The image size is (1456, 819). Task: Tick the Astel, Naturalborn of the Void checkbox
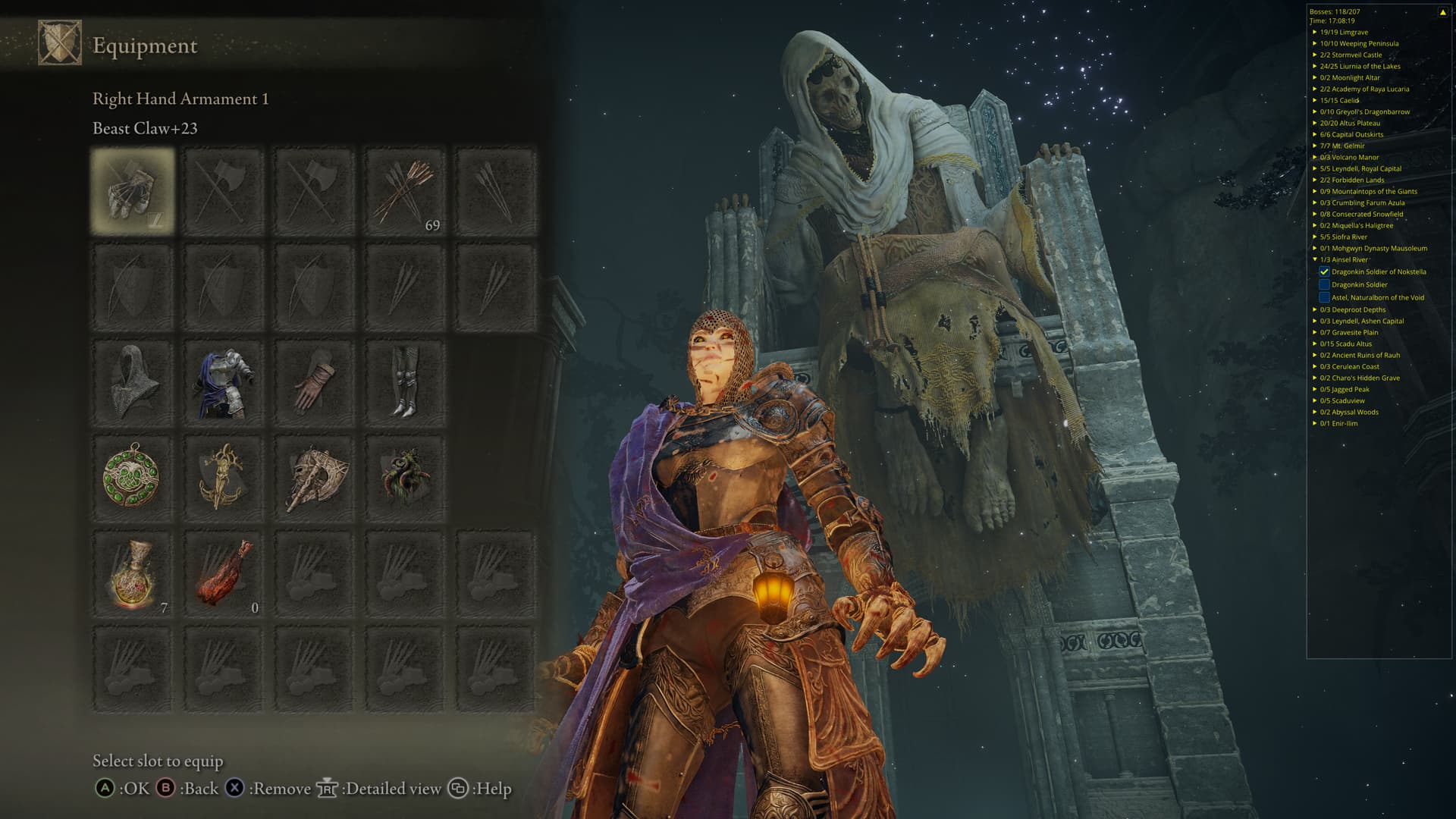tap(1324, 297)
